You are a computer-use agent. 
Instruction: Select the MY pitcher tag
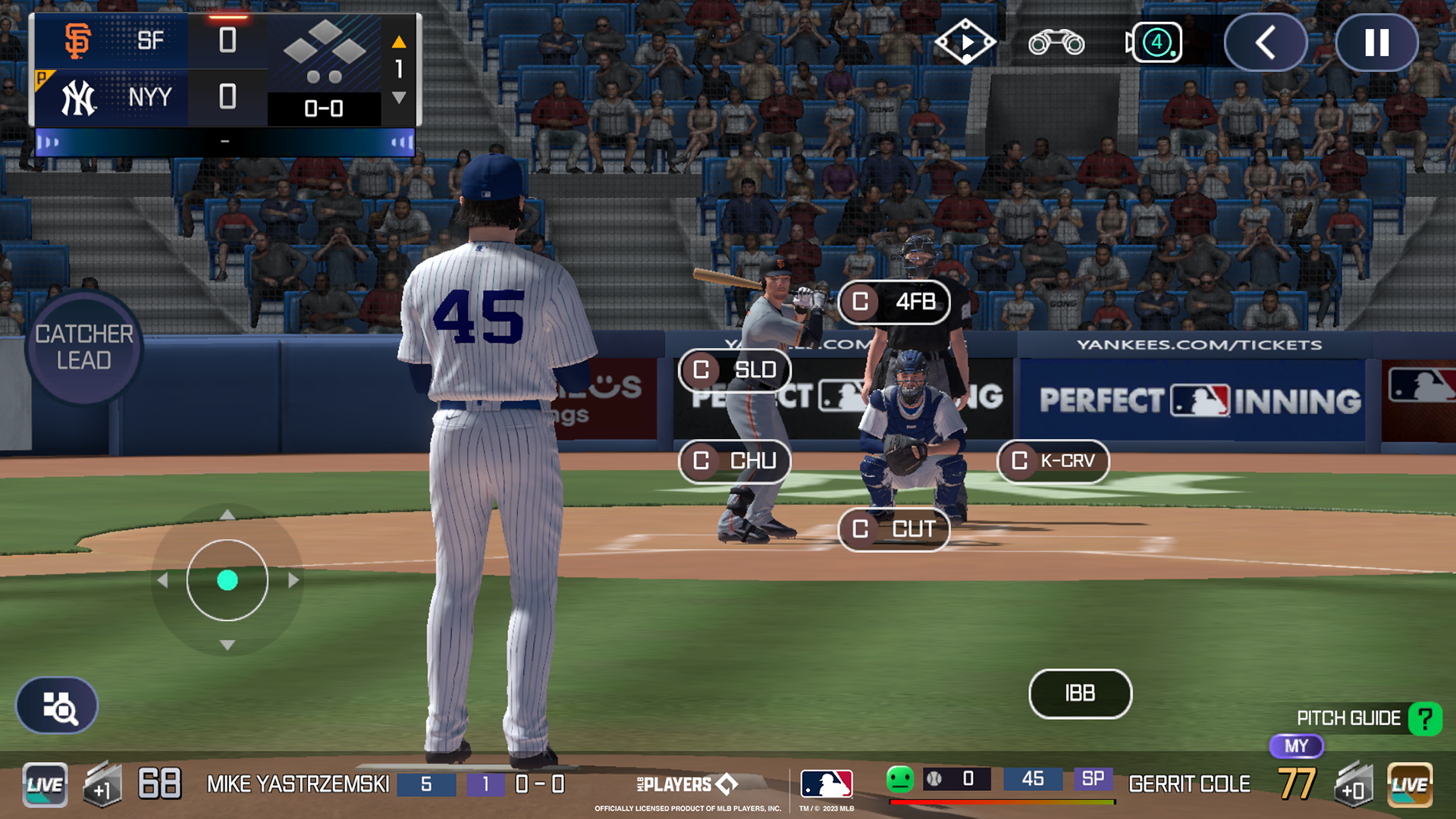1296,746
